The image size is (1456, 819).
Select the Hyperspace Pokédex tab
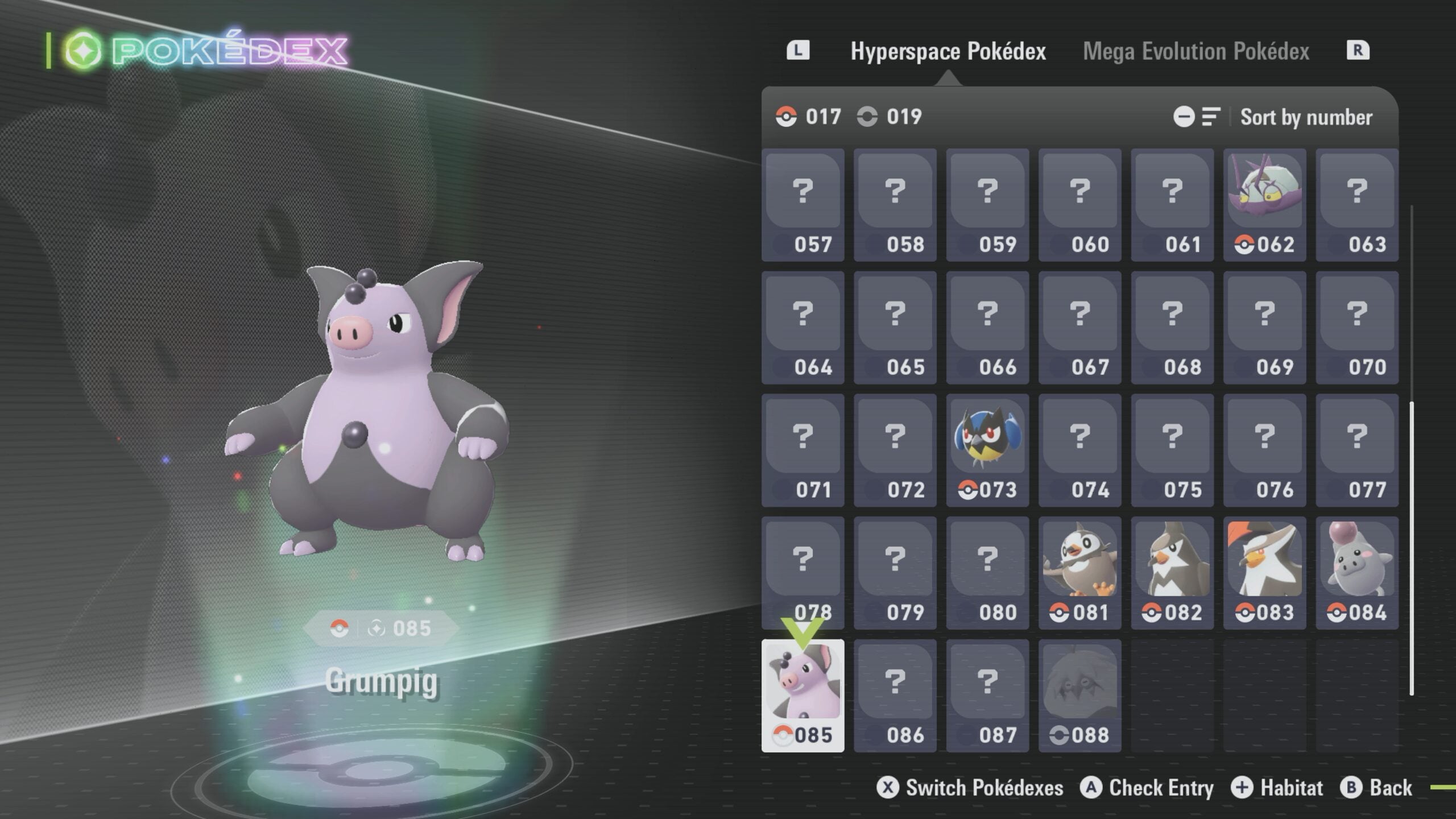[x=948, y=51]
